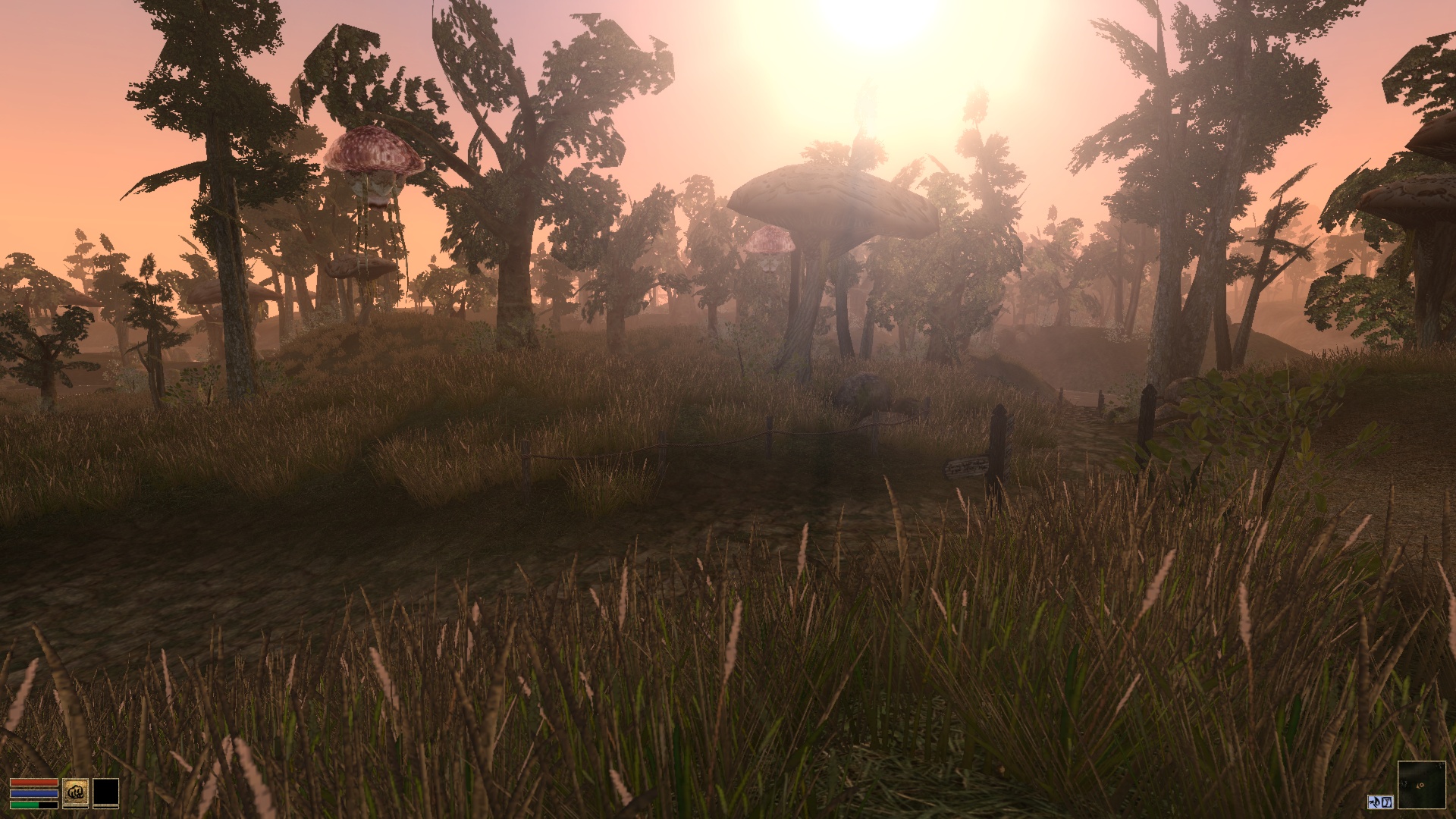Click a rope fence post in the grass

525,455
